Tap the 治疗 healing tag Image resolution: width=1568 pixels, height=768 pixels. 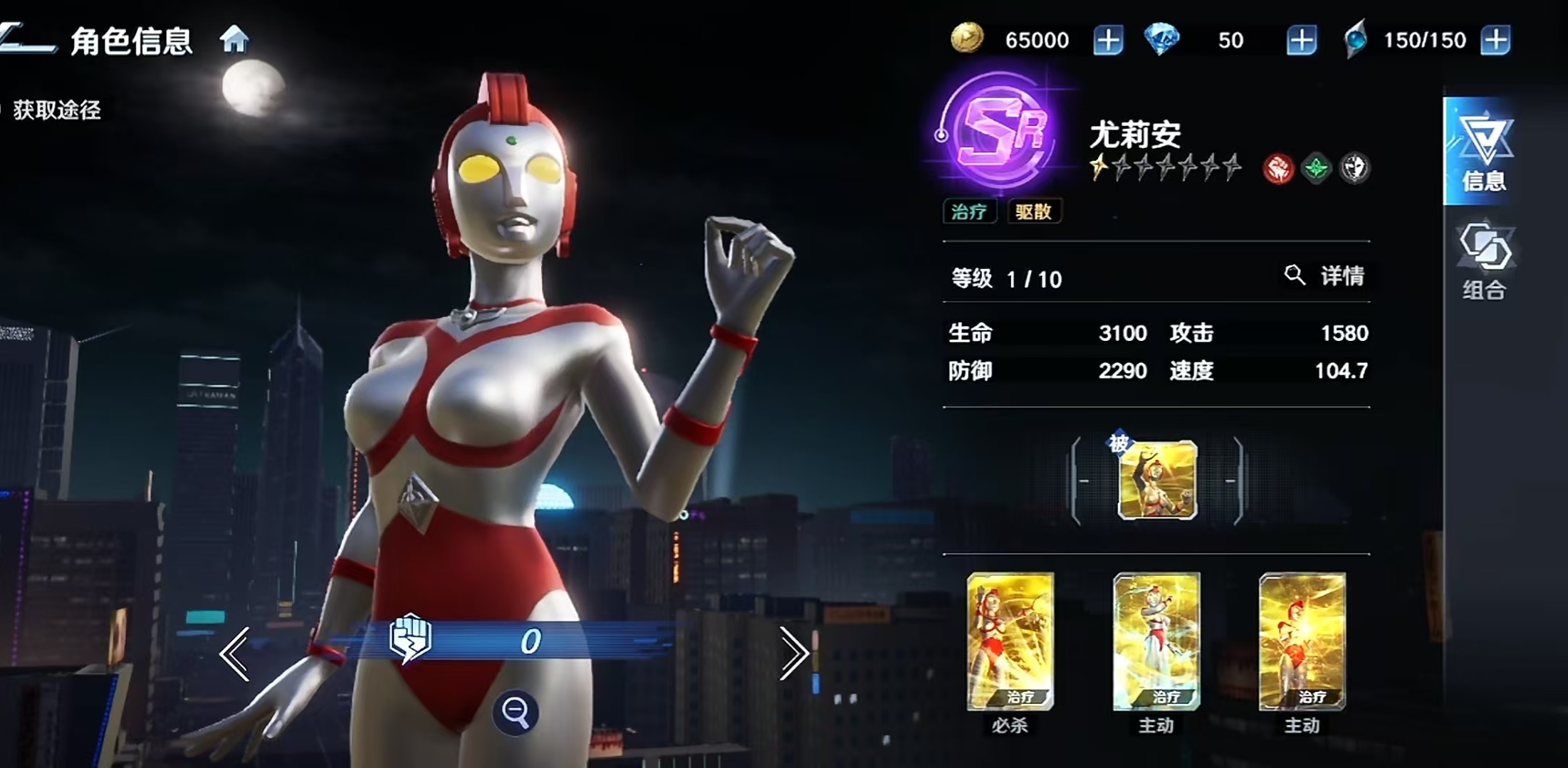coord(969,211)
